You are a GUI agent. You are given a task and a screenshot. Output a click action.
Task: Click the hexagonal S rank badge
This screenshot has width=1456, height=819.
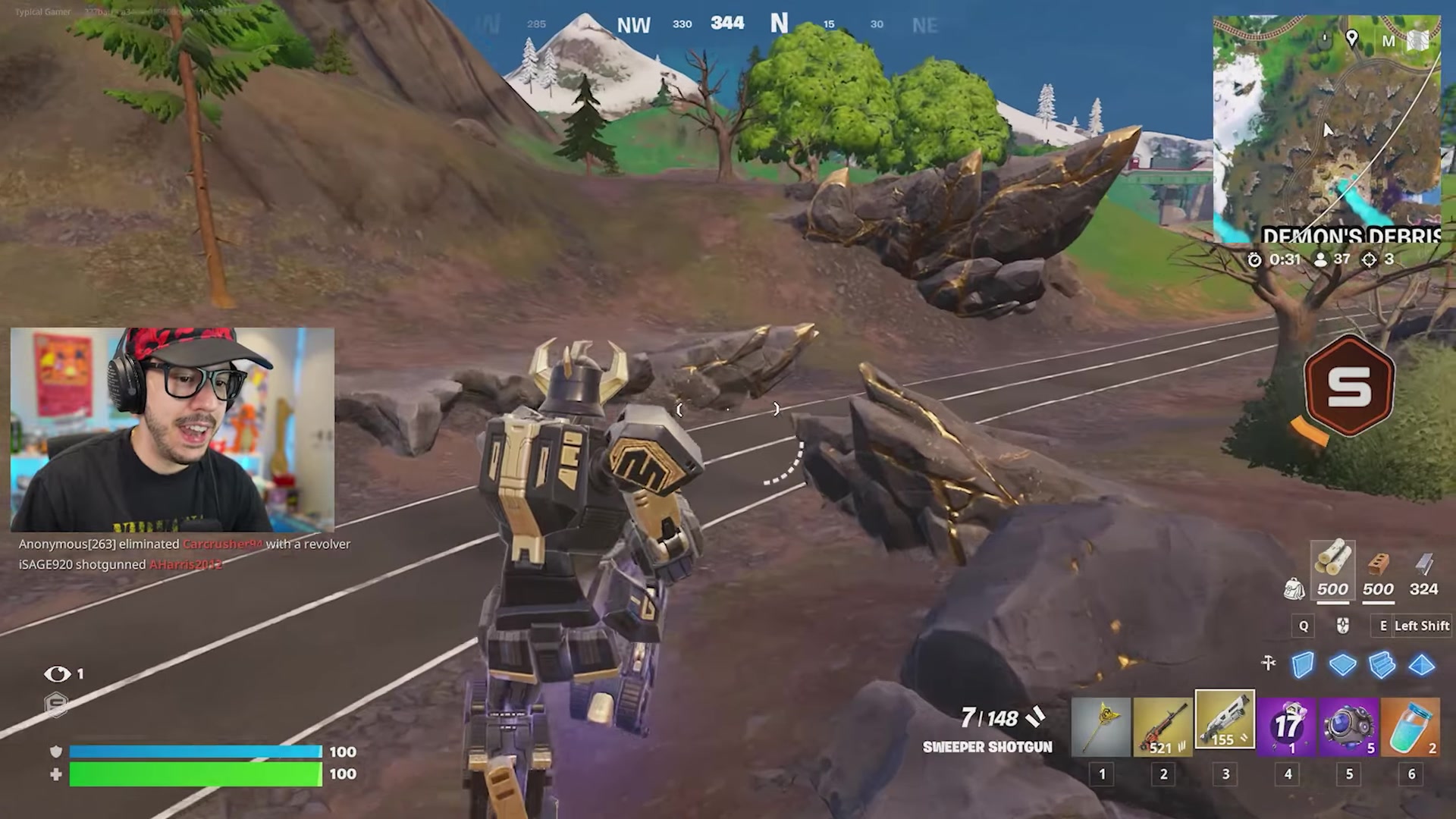tap(1349, 387)
